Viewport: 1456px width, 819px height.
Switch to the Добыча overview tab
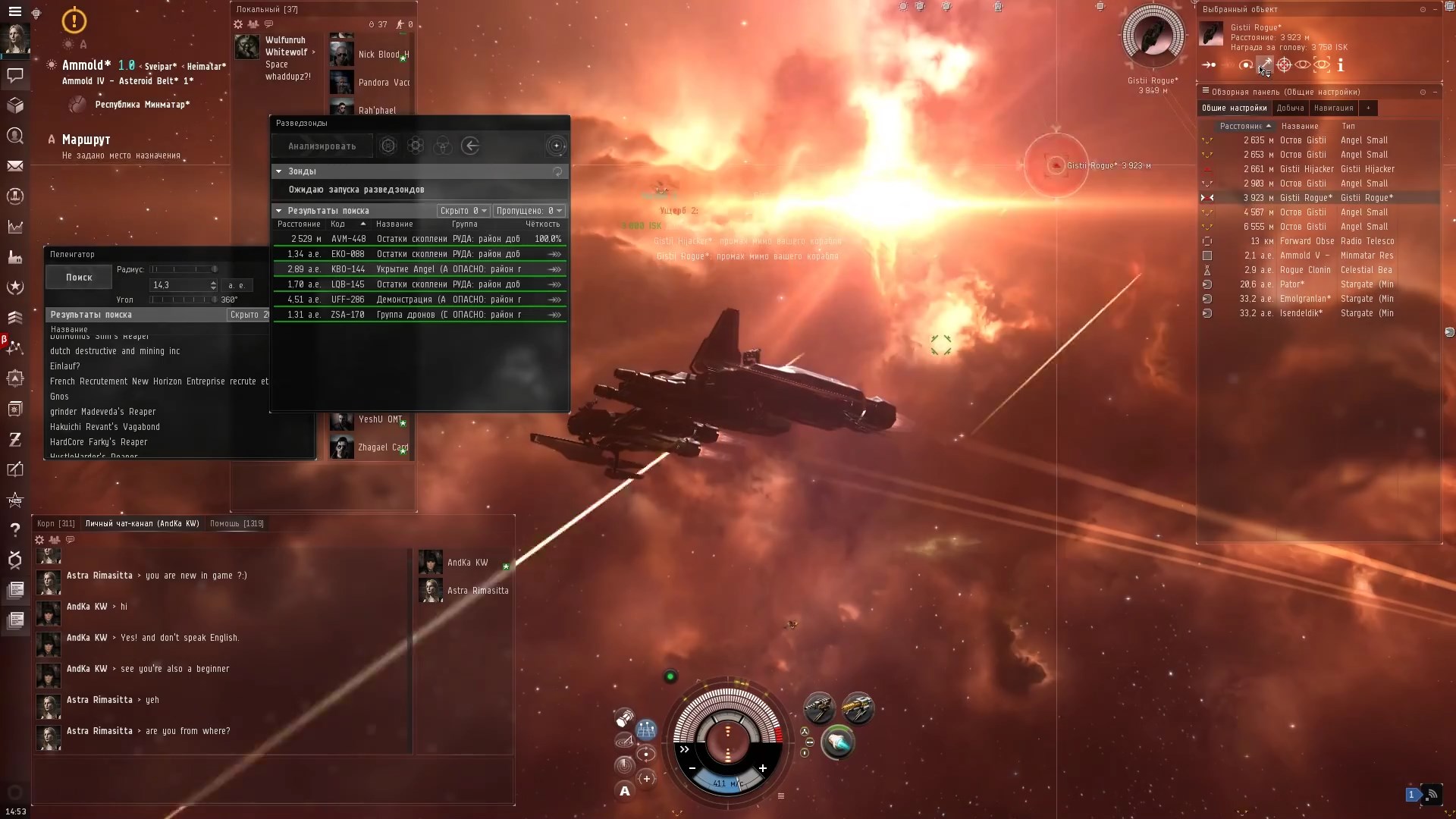tap(1291, 108)
